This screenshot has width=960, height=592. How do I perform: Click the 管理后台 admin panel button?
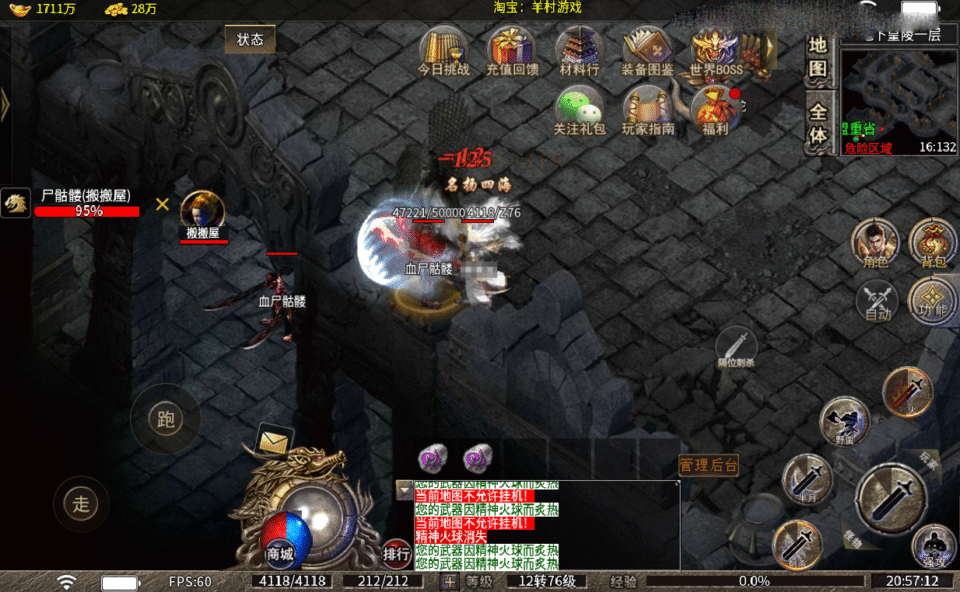709,465
